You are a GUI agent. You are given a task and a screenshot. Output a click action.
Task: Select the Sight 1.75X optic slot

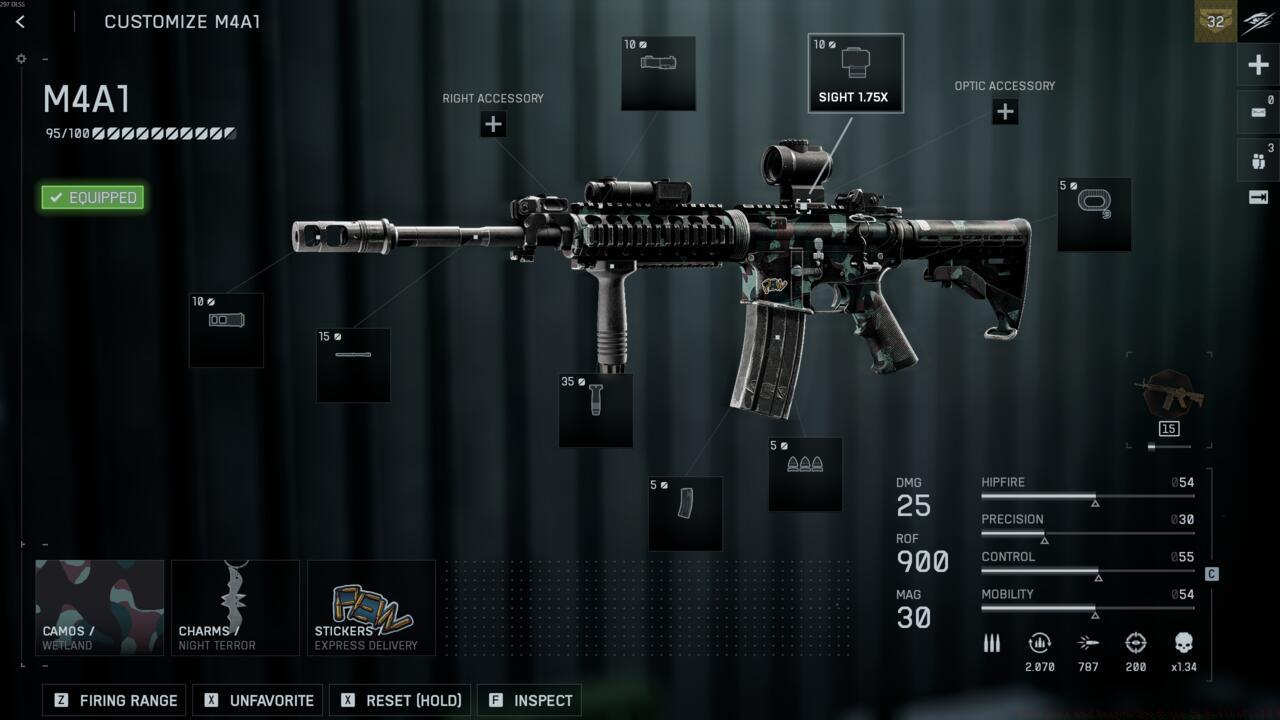(x=855, y=72)
